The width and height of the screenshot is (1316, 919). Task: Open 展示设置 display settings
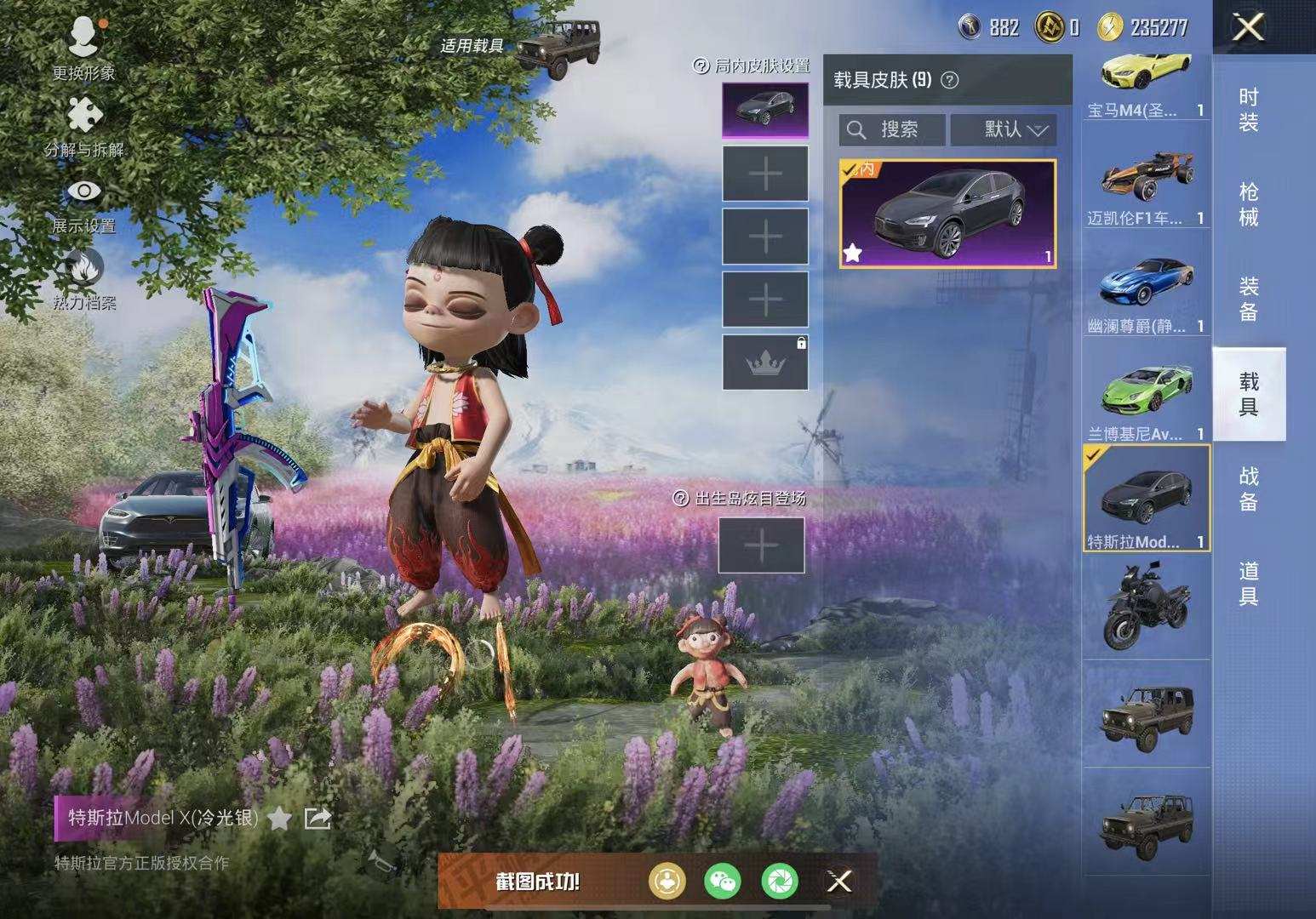coord(83,203)
